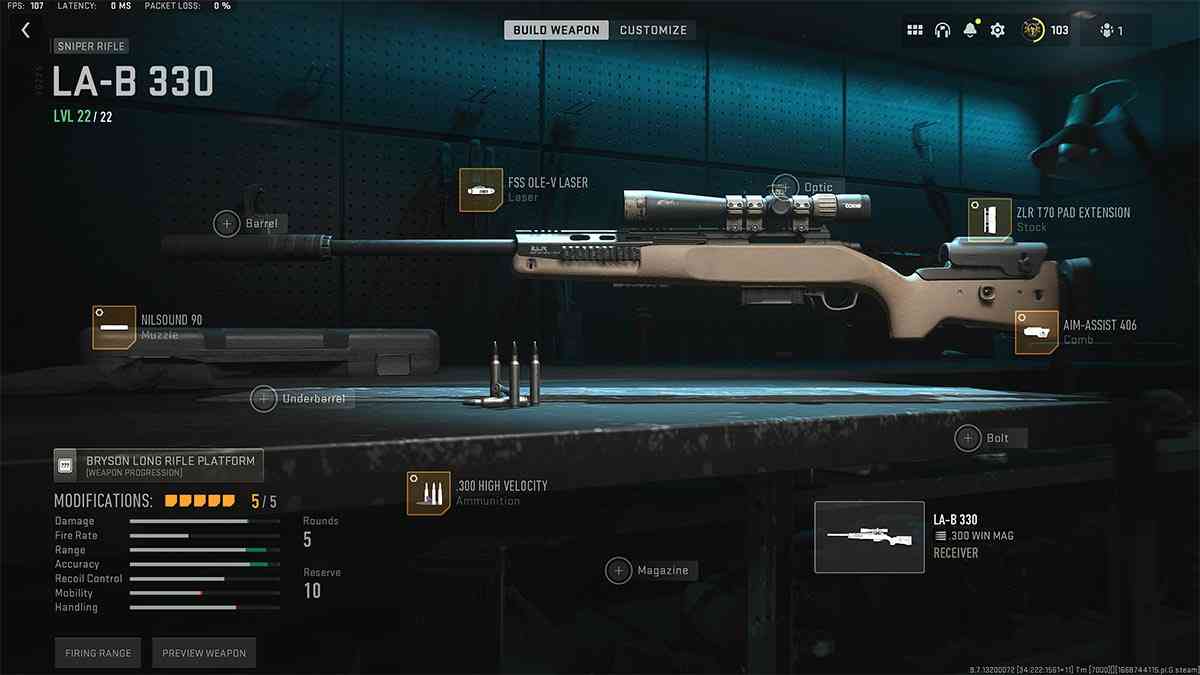Image resolution: width=1200 pixels, height=675 pixels.
Task: Select the Build Weapon tab
Action: 557,30
